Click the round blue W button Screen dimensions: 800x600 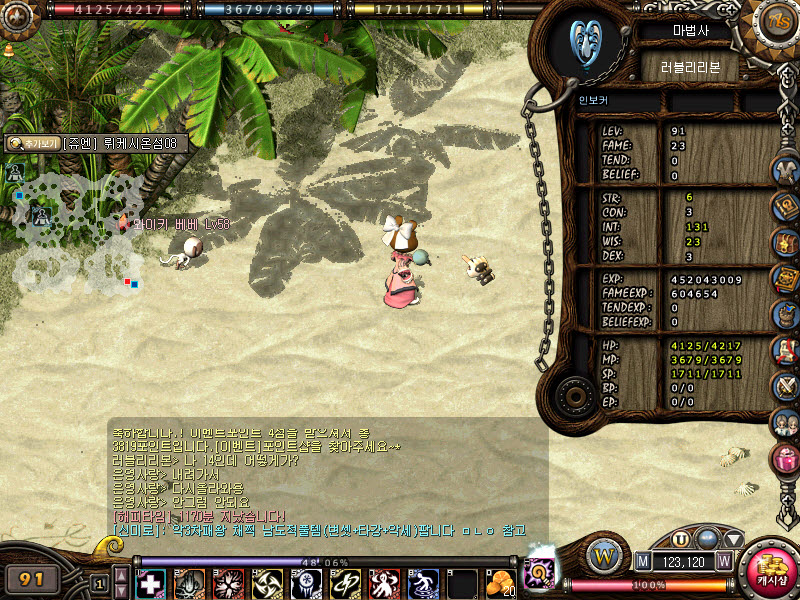605,556
